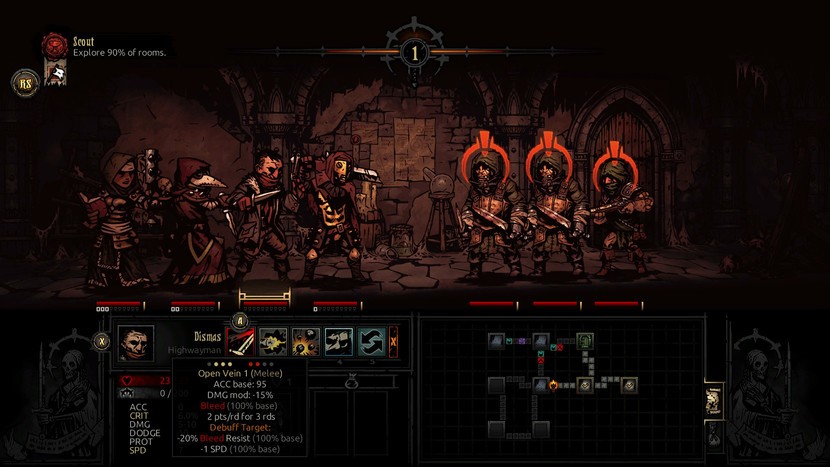Choose the swap position arrows skill
Image resolution: width=830 pixels, height=467 pixels.
(x=371, y=342)
